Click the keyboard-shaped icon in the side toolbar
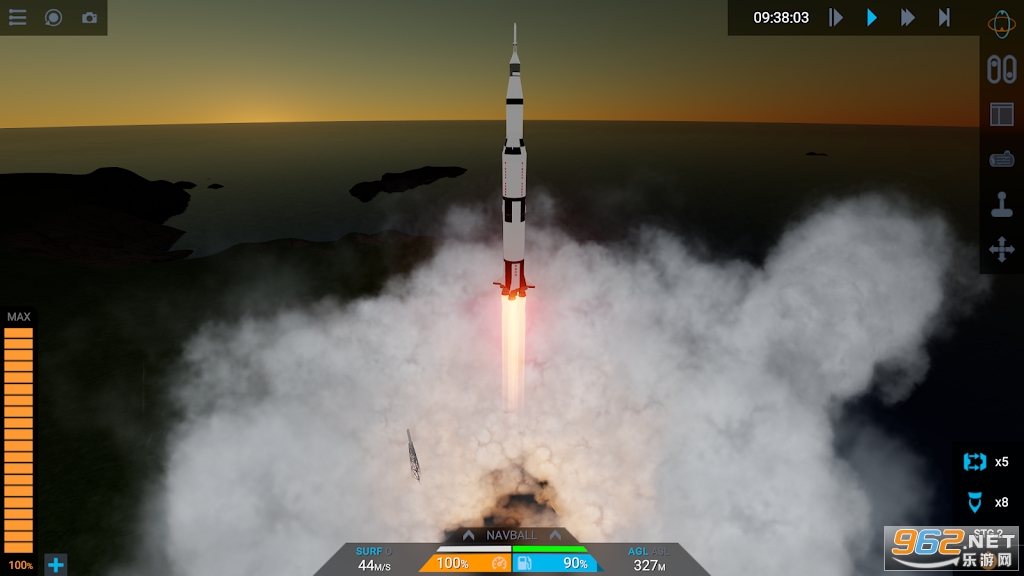The width and height of the screenshot is (1024, 576). pyautogui.click(x=1001, y=160)
